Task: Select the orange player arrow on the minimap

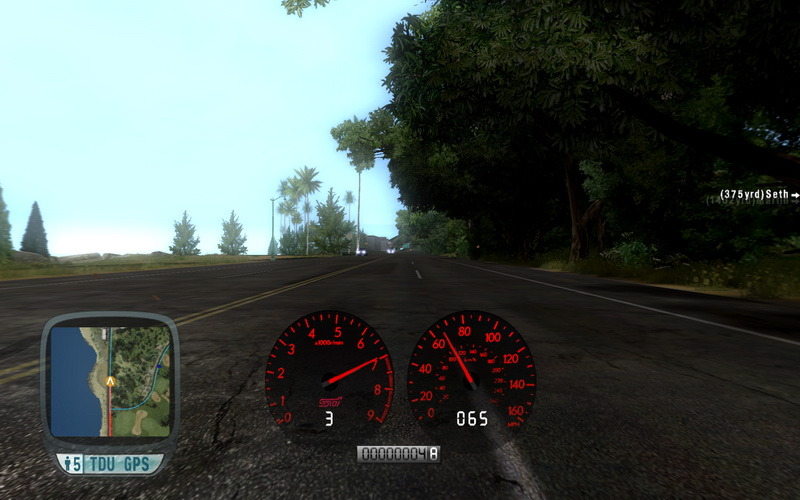Action: [110, 381]
